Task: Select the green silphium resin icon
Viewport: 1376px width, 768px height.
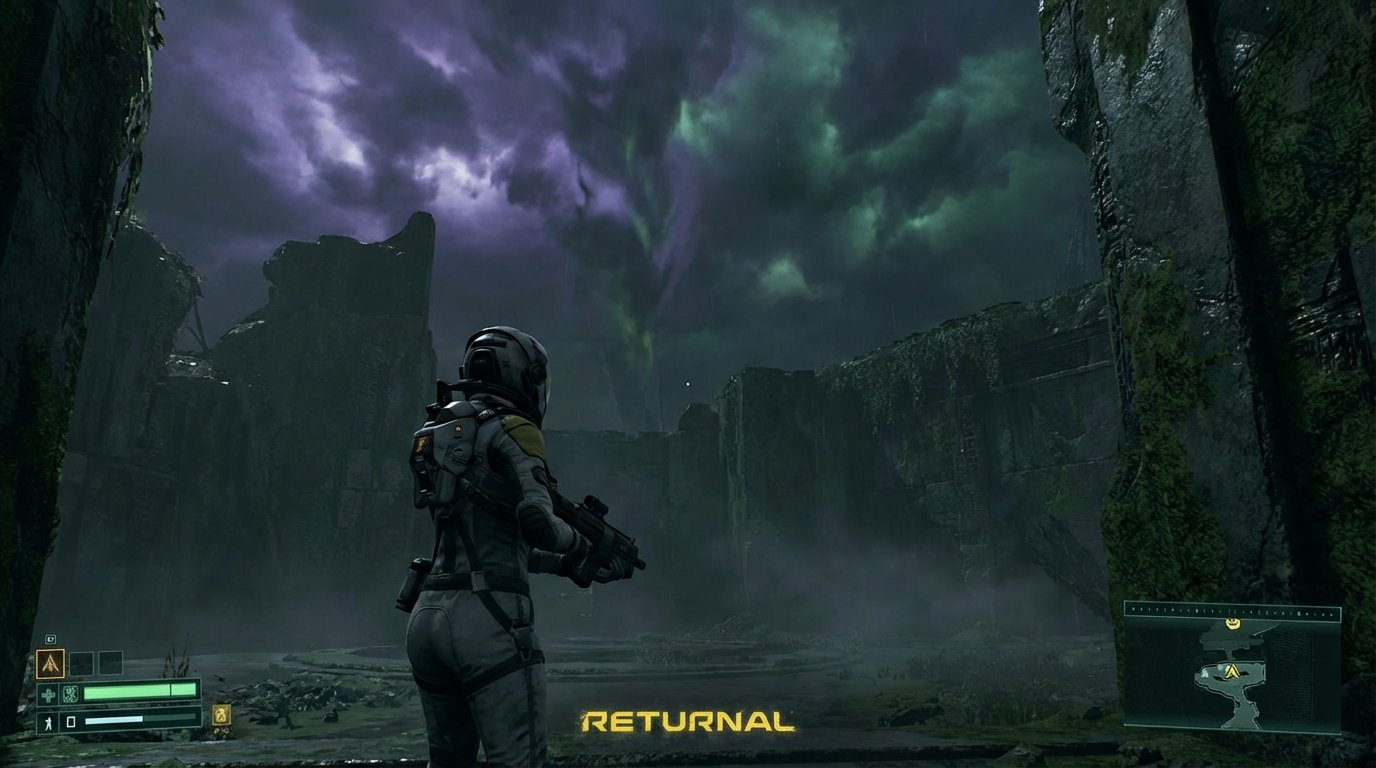Action: tap(70, 693)
